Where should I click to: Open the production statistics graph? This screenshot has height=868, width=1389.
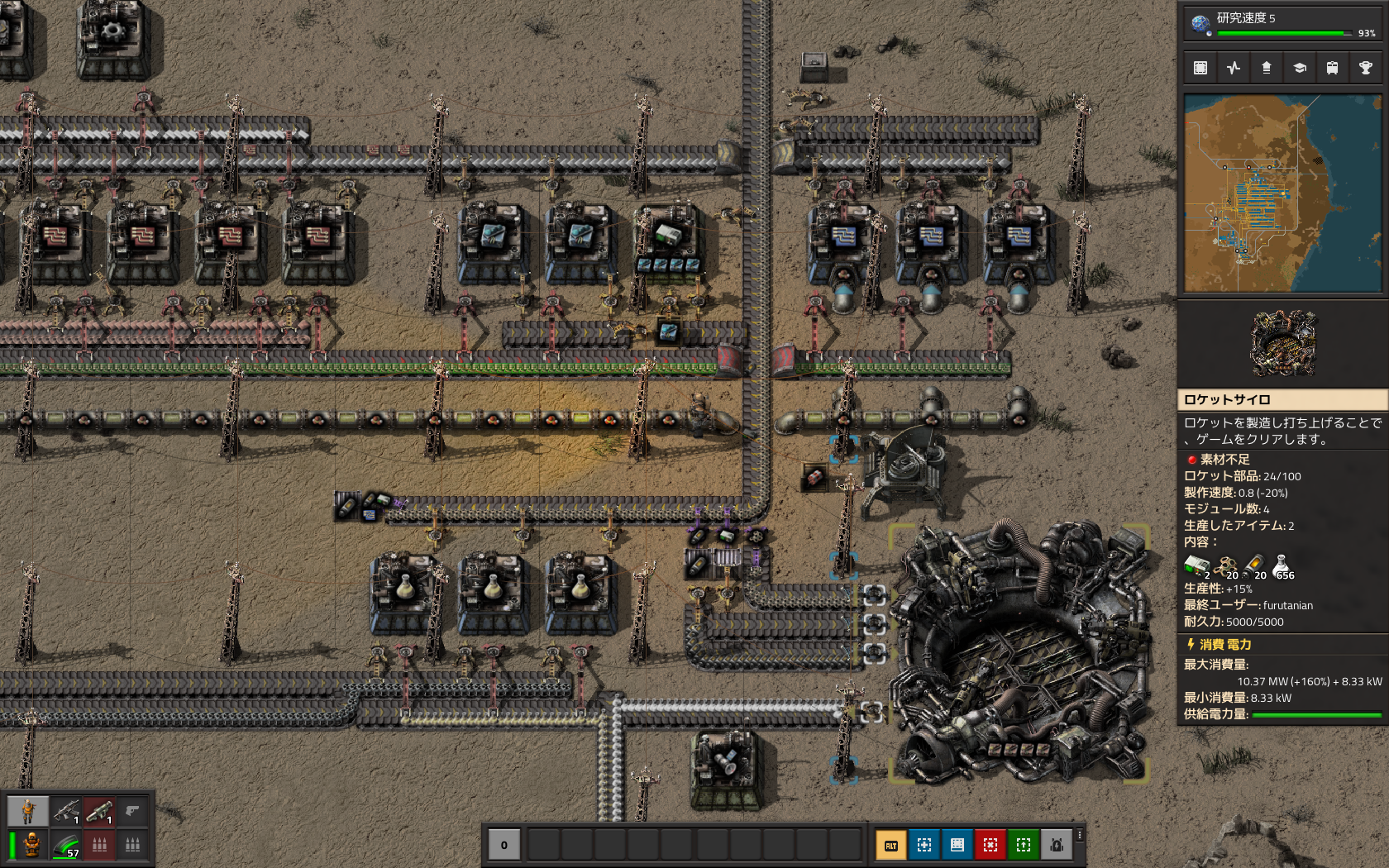coord(1234,68)
